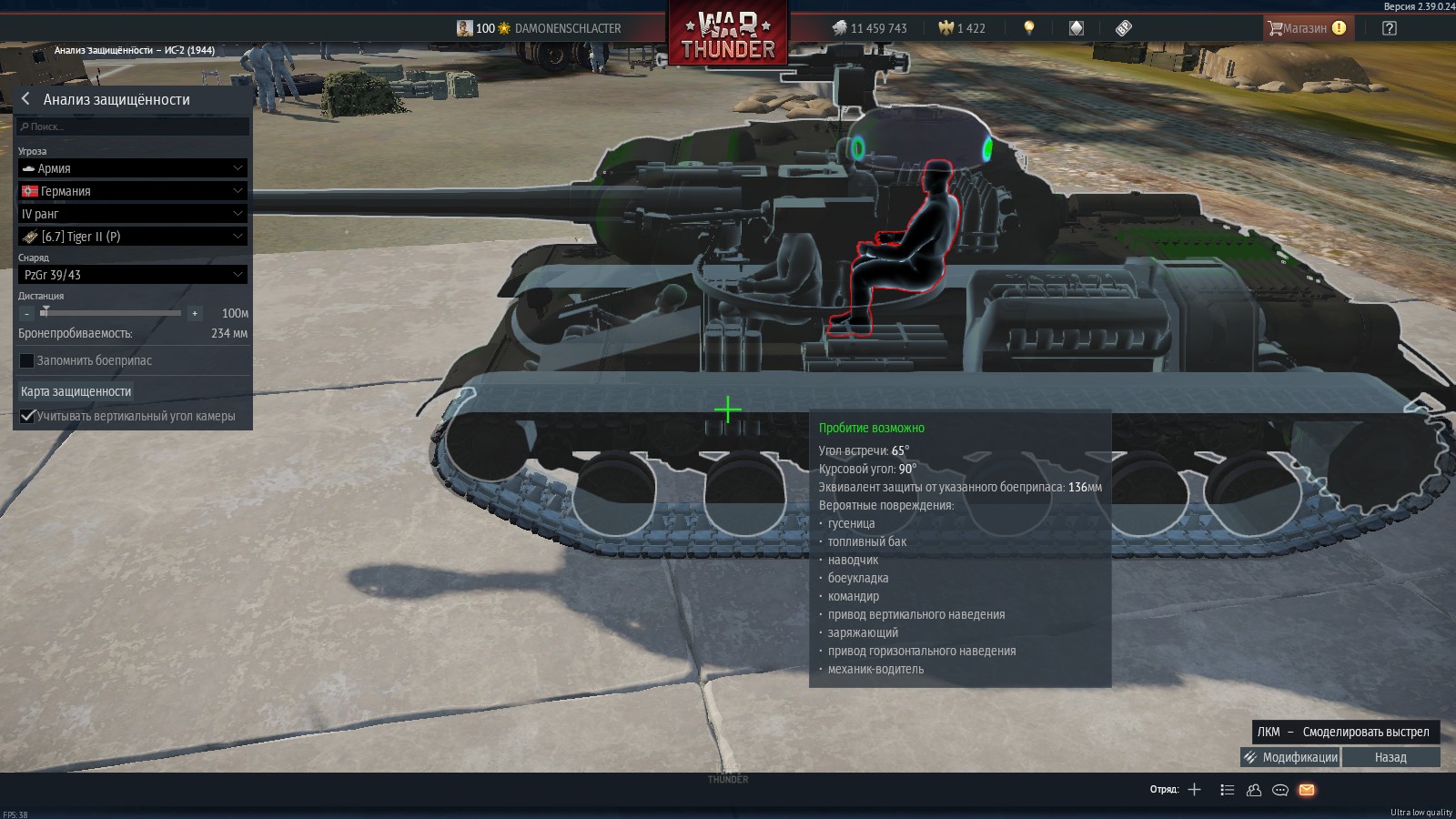Click the Назад back button
Screen dimensions: 1456x819
(1390, 757)
